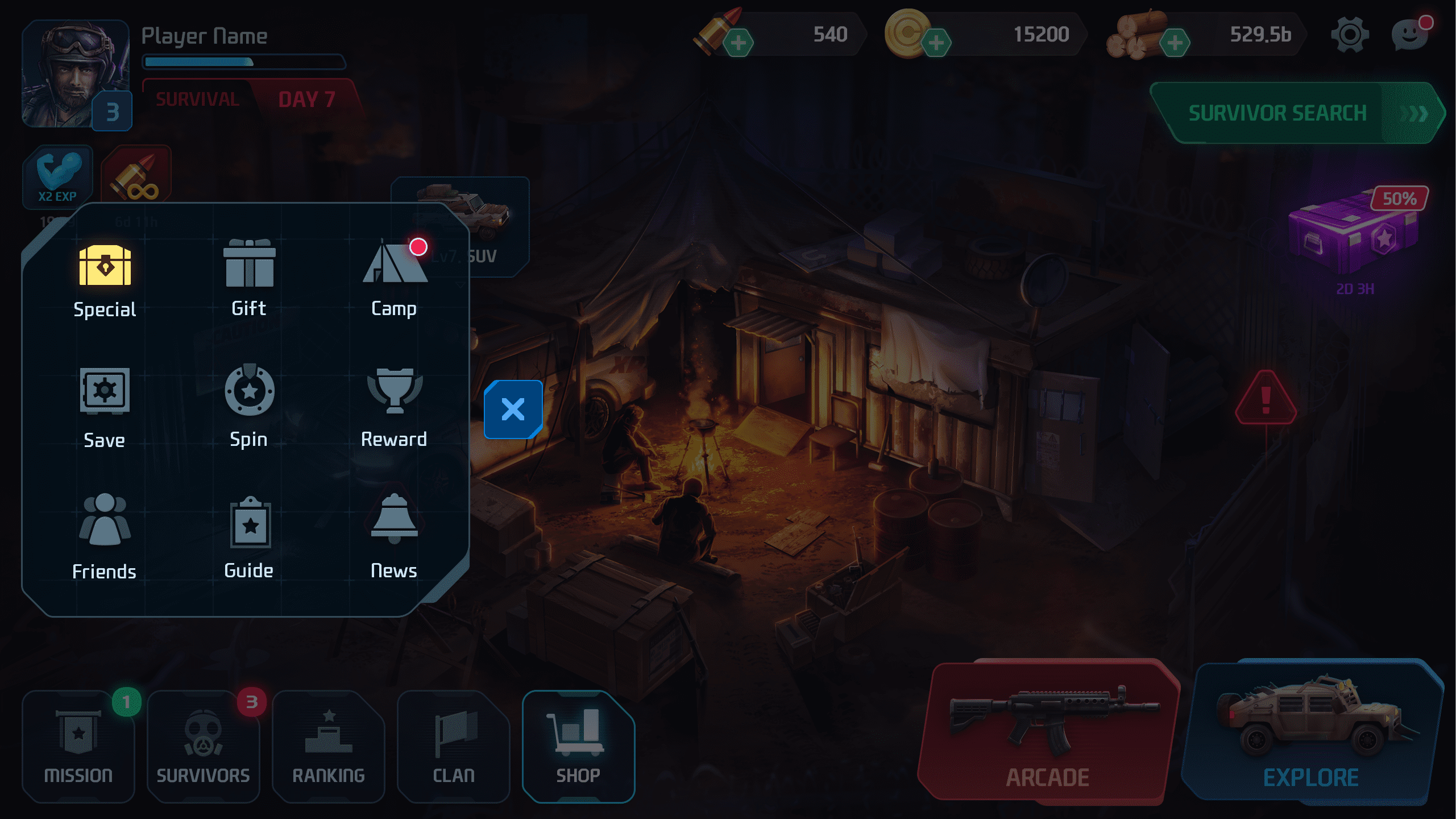View the News bell entry
Viewport: 1456px width, 819px height.
395,536
